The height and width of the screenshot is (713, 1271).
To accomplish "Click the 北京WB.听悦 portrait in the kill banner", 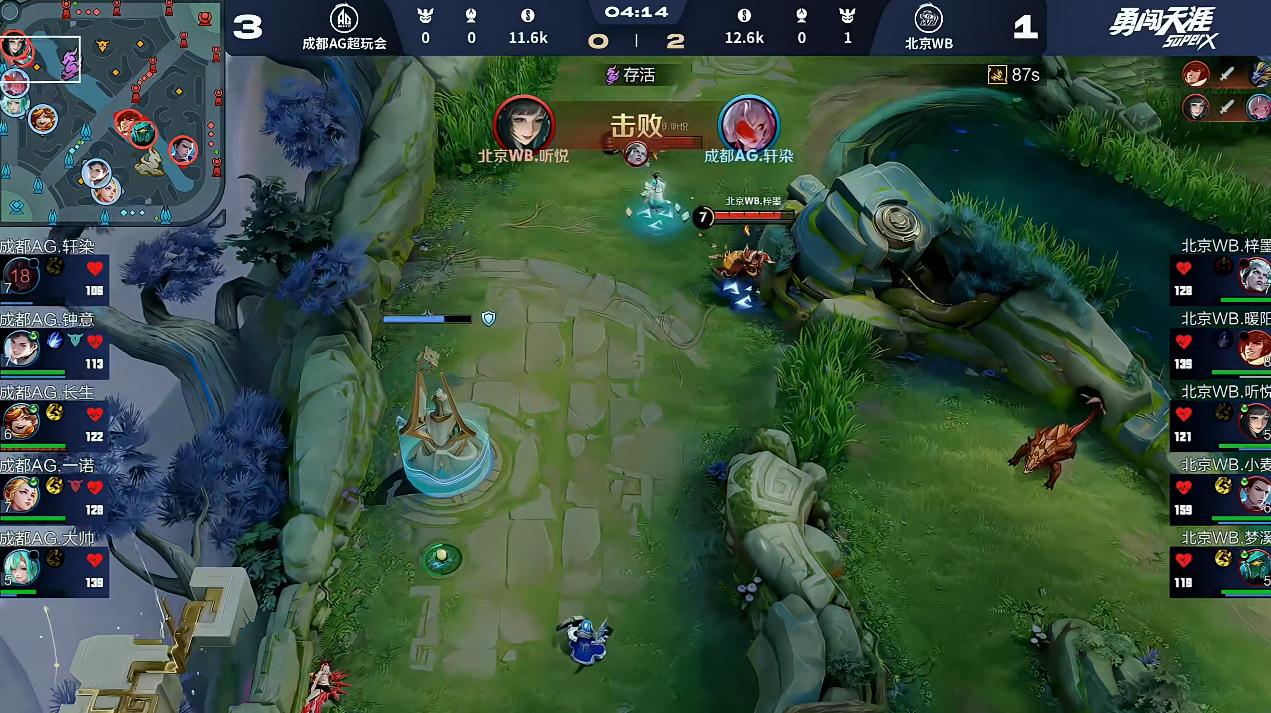I will pos(523,124).
